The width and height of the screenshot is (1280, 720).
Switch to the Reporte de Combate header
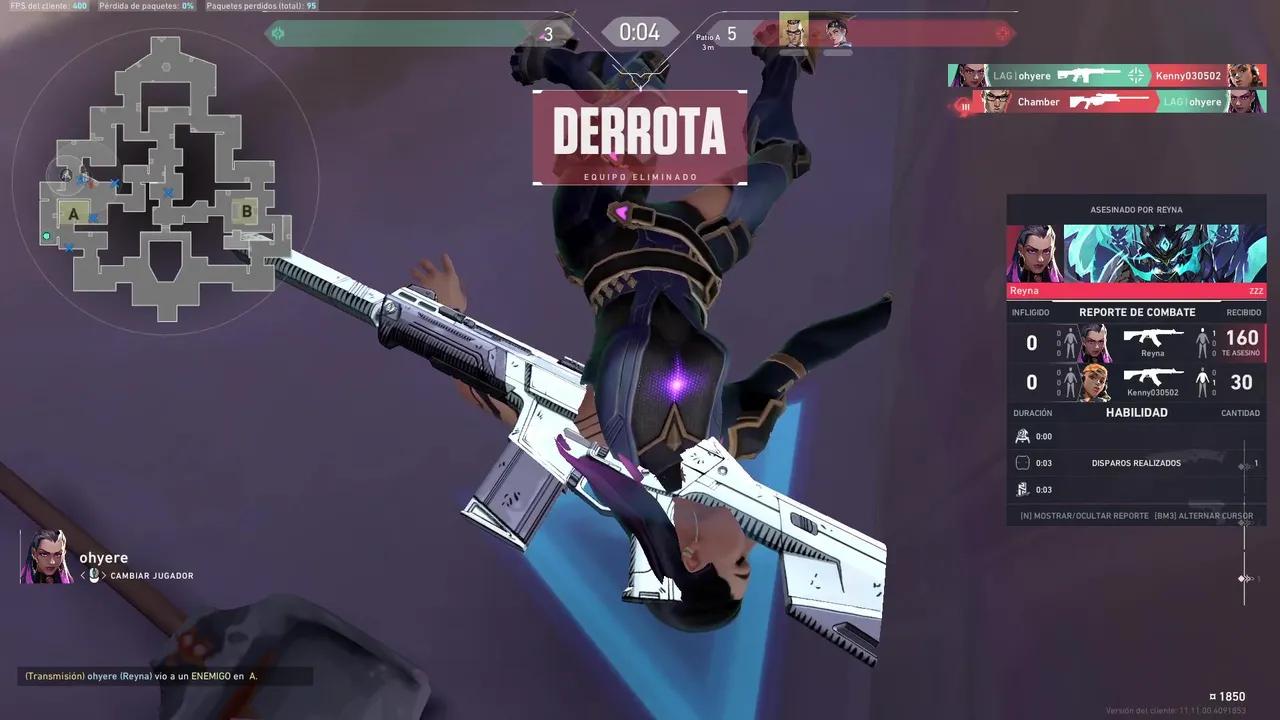point(1137,312)
